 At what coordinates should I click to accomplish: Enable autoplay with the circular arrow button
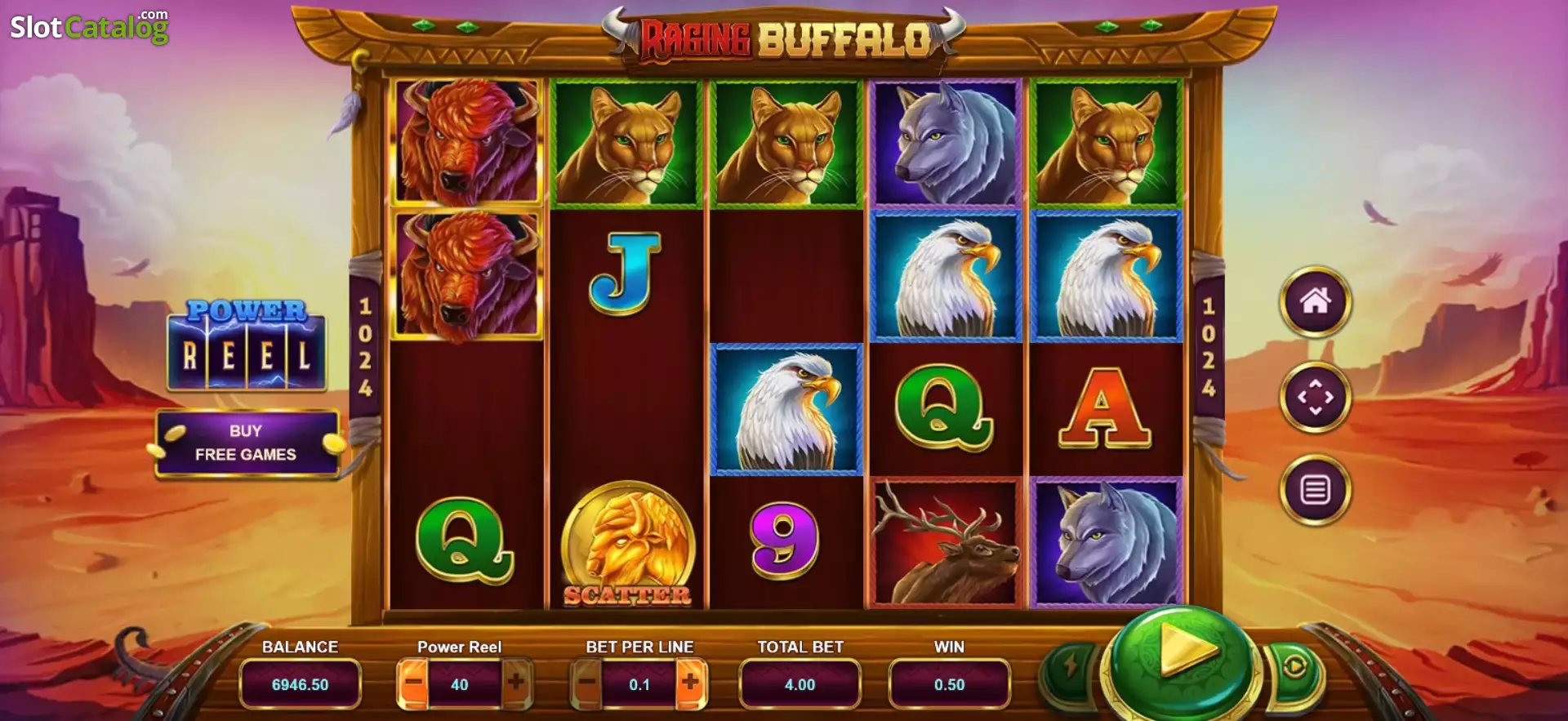click(1294, 667)
